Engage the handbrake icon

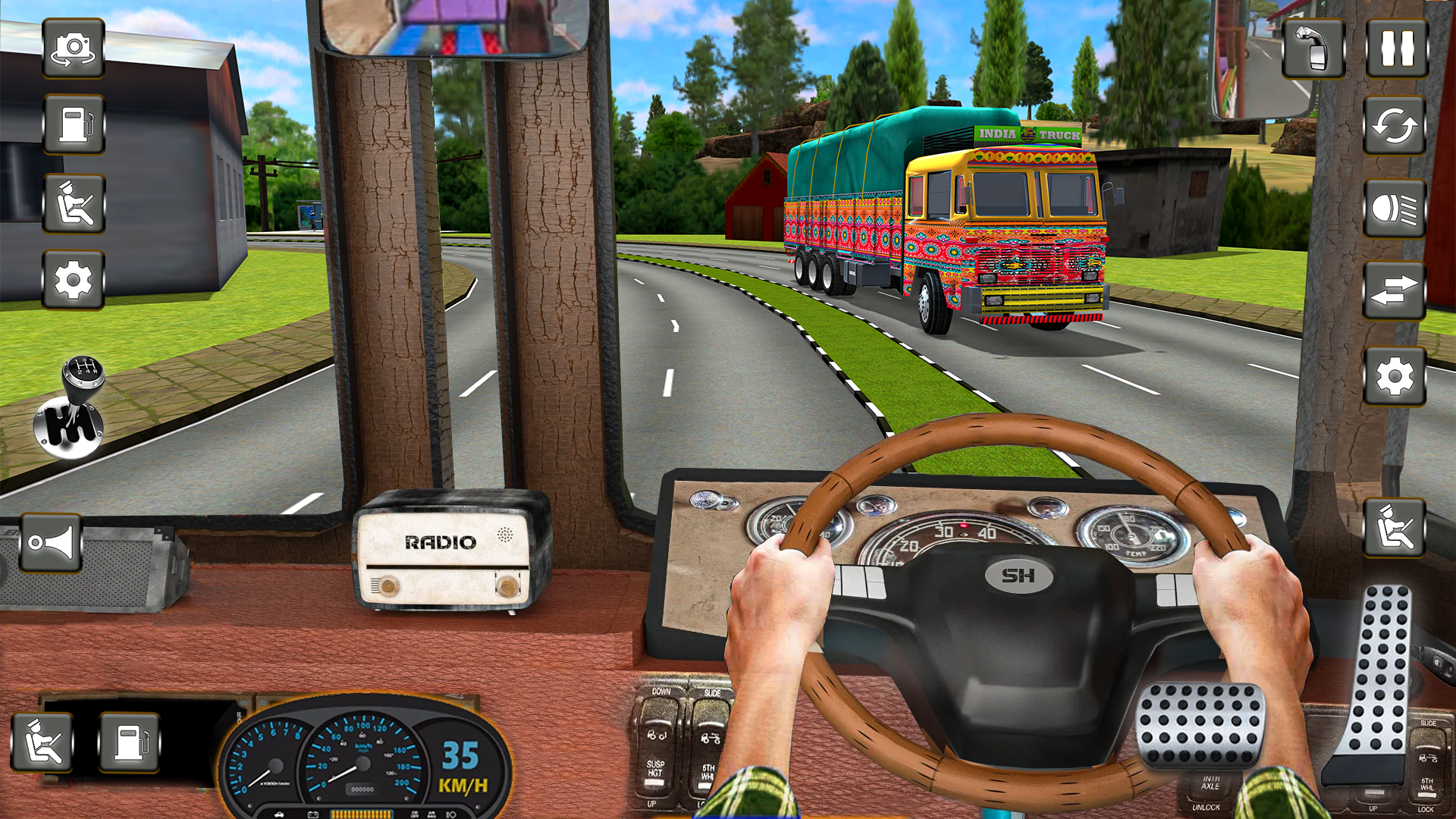click(x=1314, y=49)
